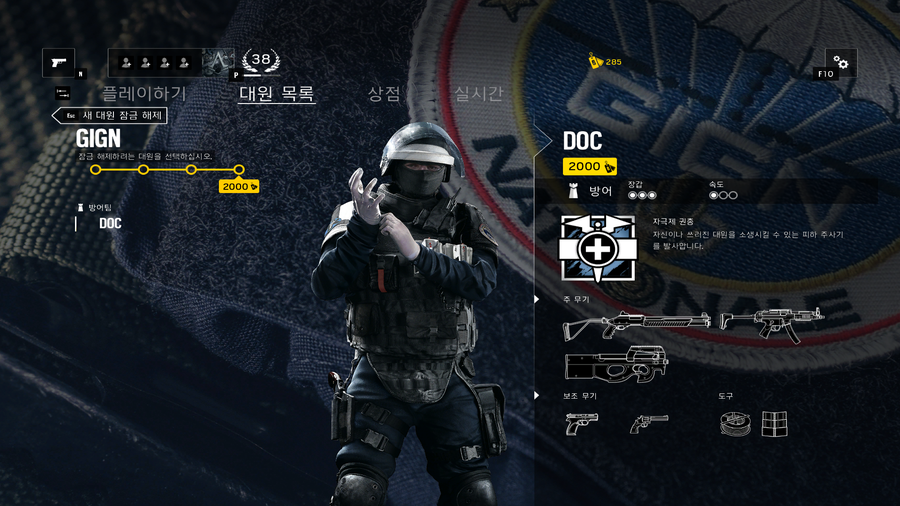Screen dimensions: 900x506
Task: Open the 대원 목록 tab
Action: pyautogui.click(x=277, y=94)
